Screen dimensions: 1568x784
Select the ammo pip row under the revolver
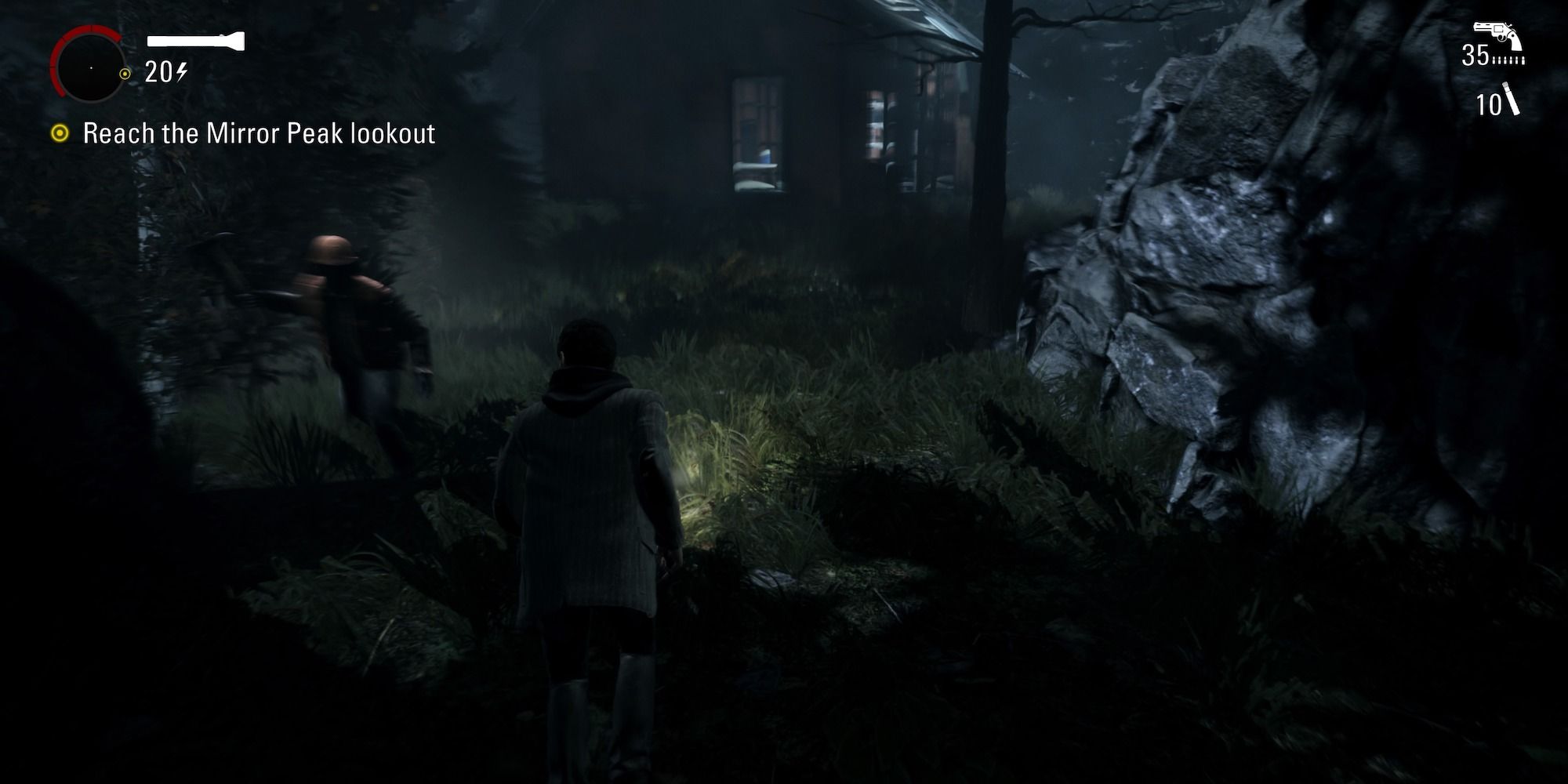(x=1508, y=60)
